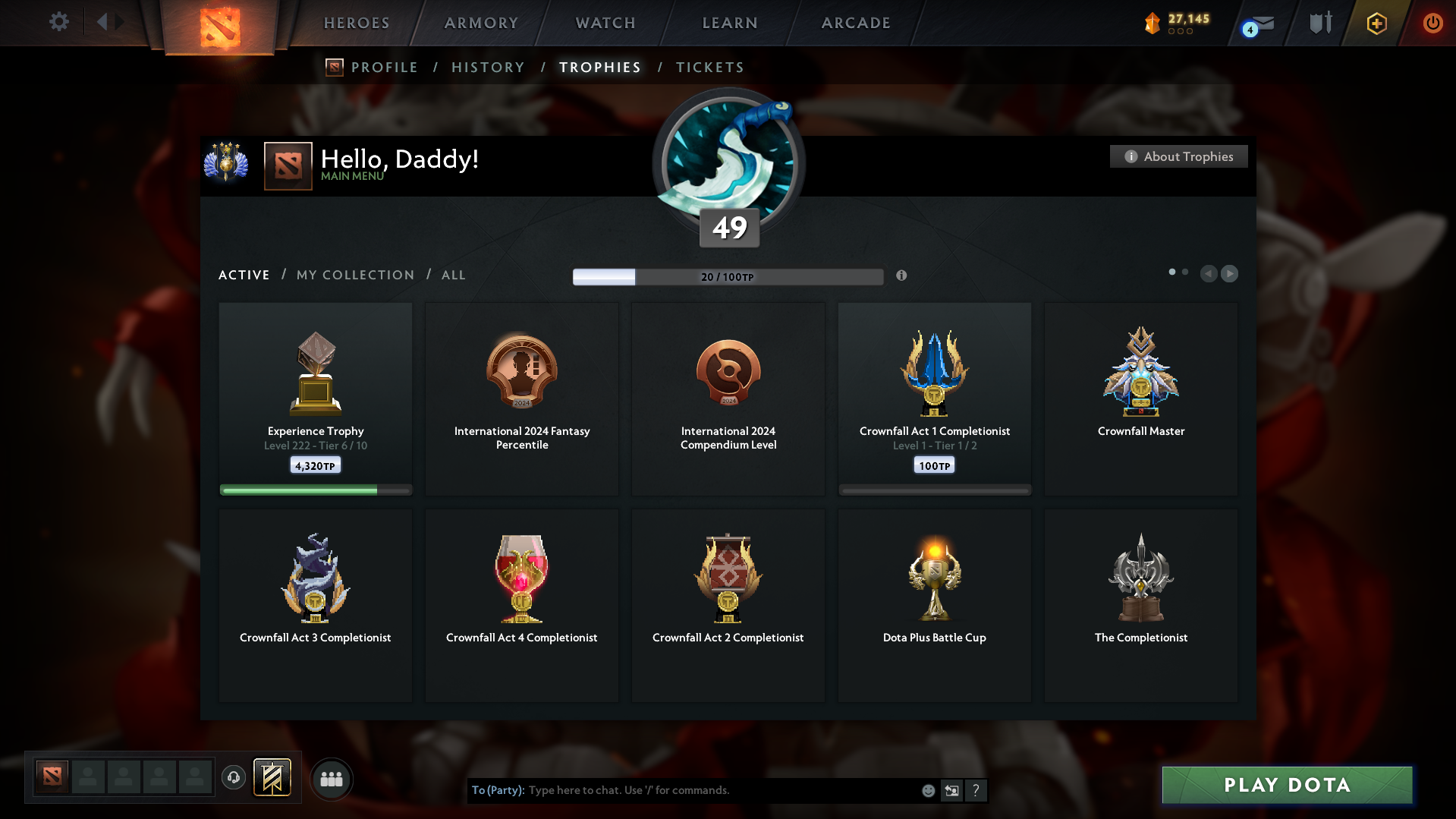Open About Trophies
This screenshot has height=819, width=1456.
tap(1178, 156)
